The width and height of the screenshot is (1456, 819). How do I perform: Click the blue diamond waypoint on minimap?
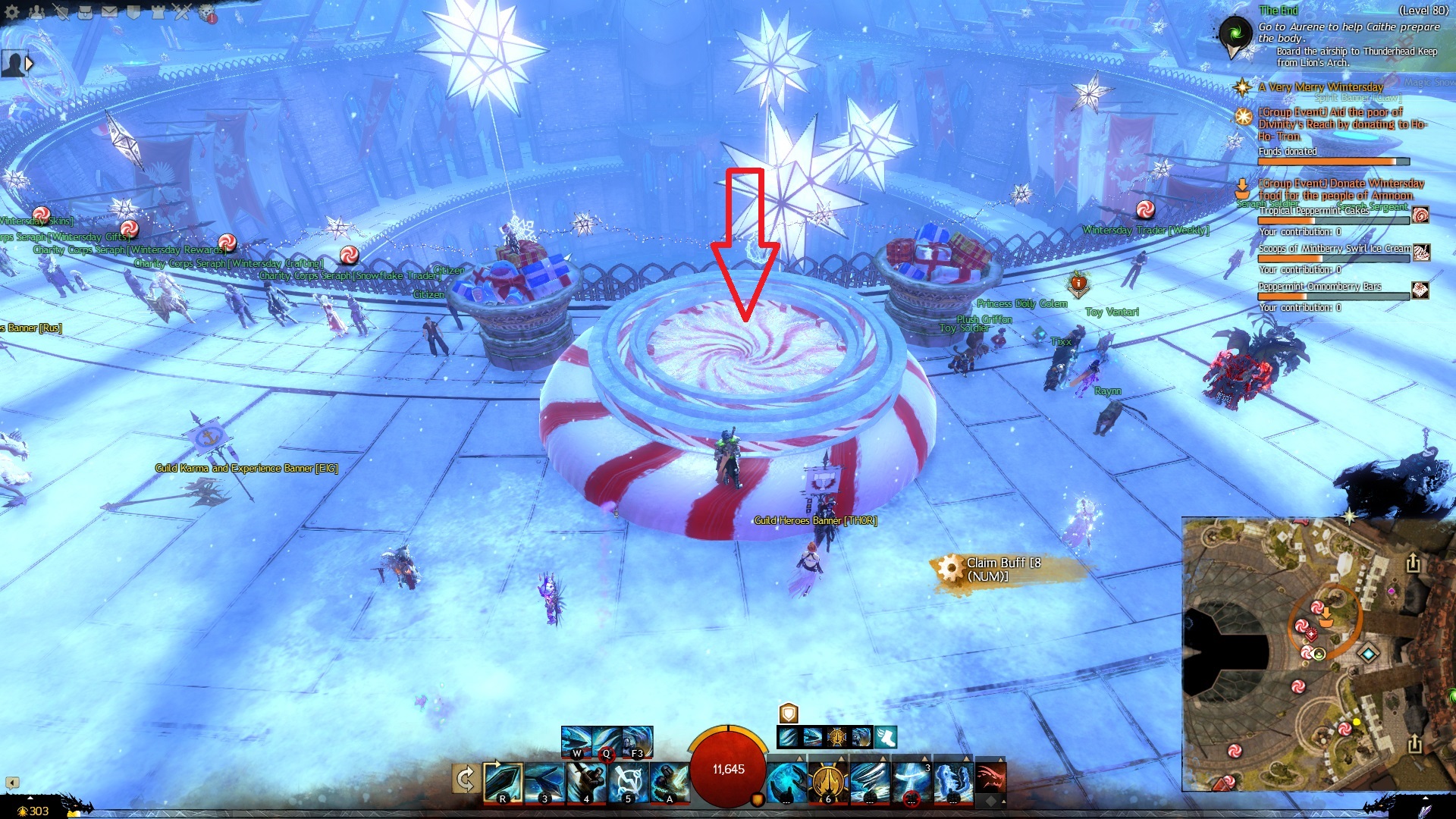click(x=1368, y=653)
